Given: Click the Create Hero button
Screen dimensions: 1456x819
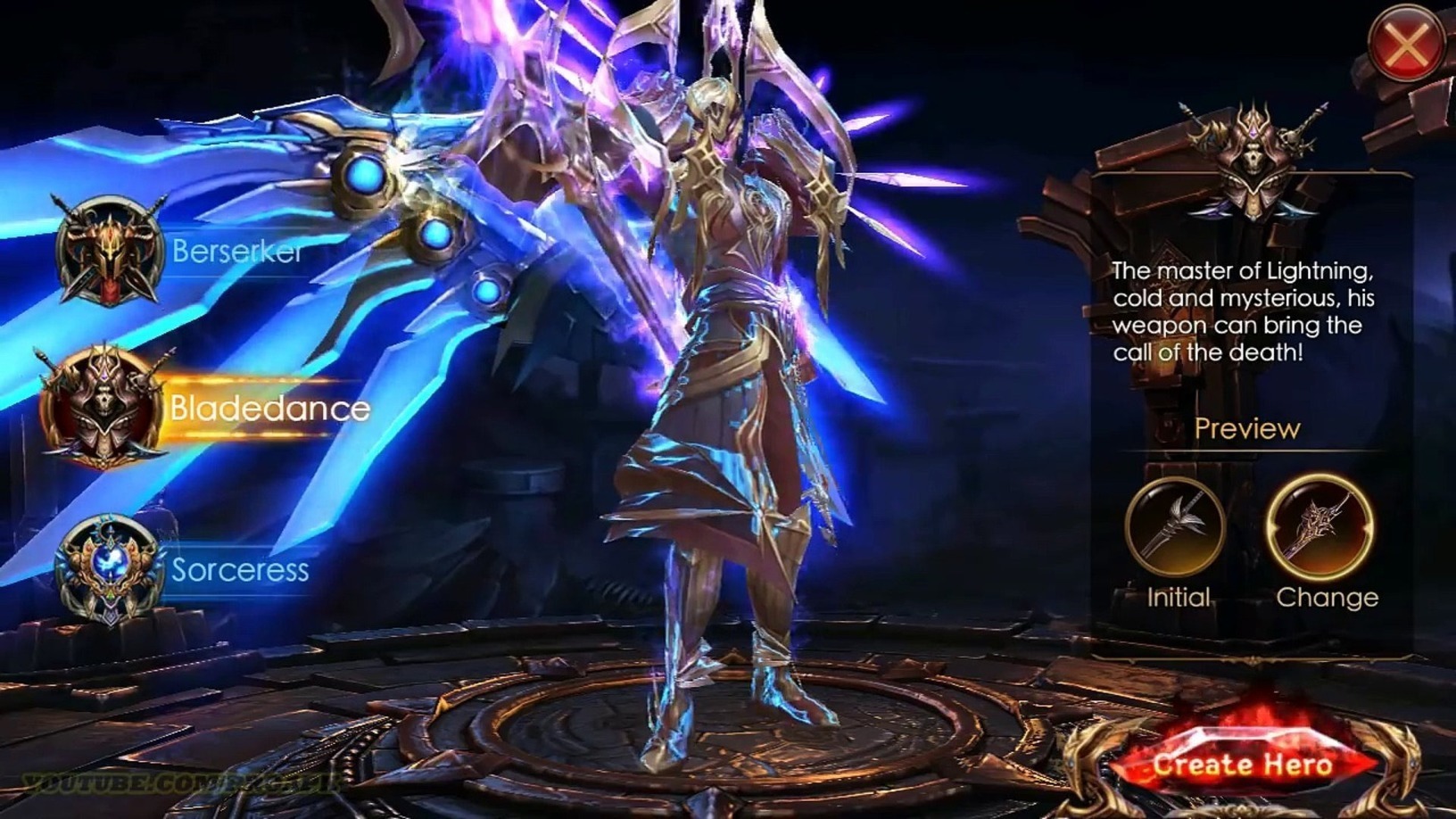Looking at the screenshot, I should pos(1242,765).
